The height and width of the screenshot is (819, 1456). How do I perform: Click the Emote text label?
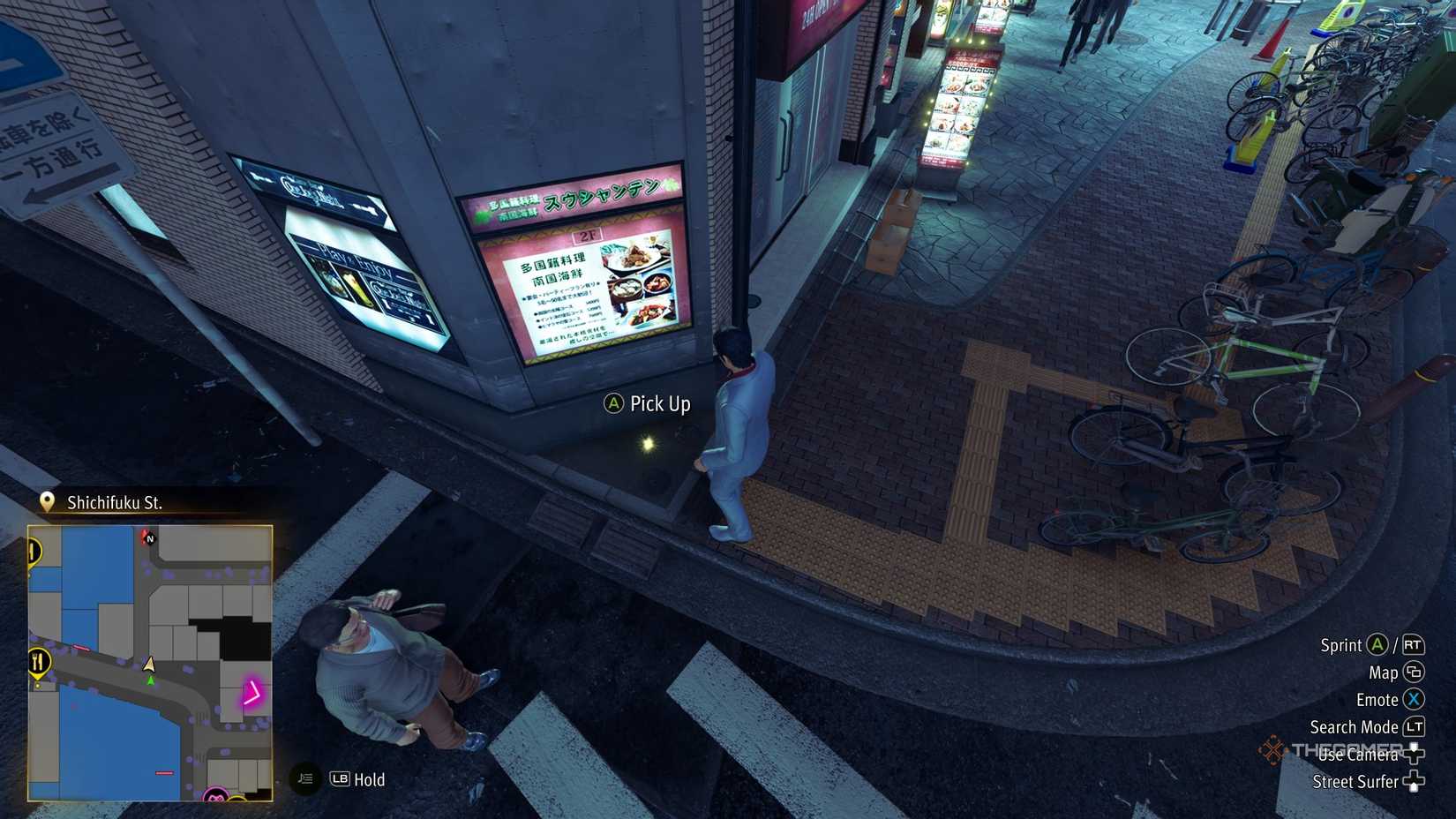coord(1377,700)
